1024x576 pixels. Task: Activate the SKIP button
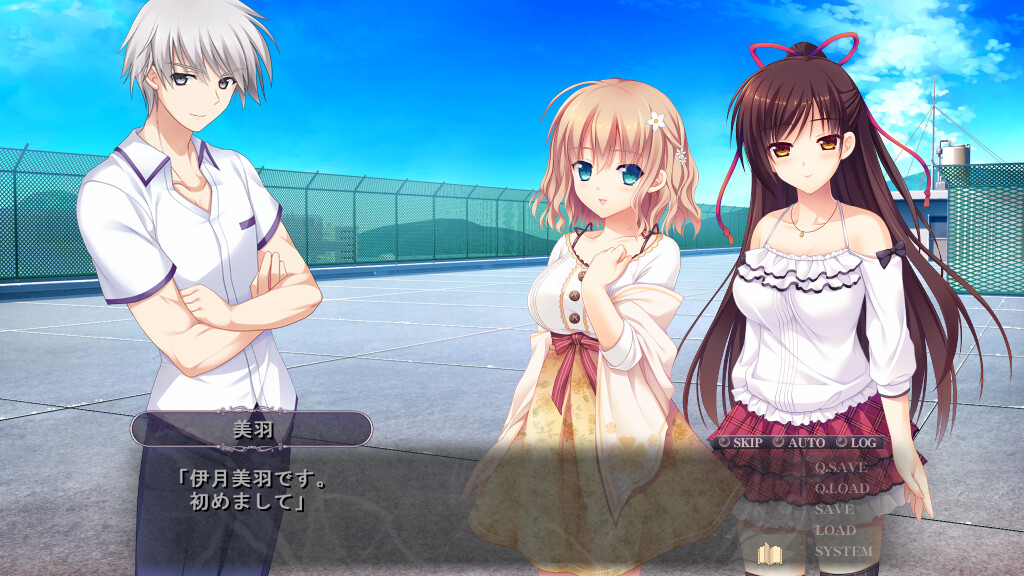(740, 442)
